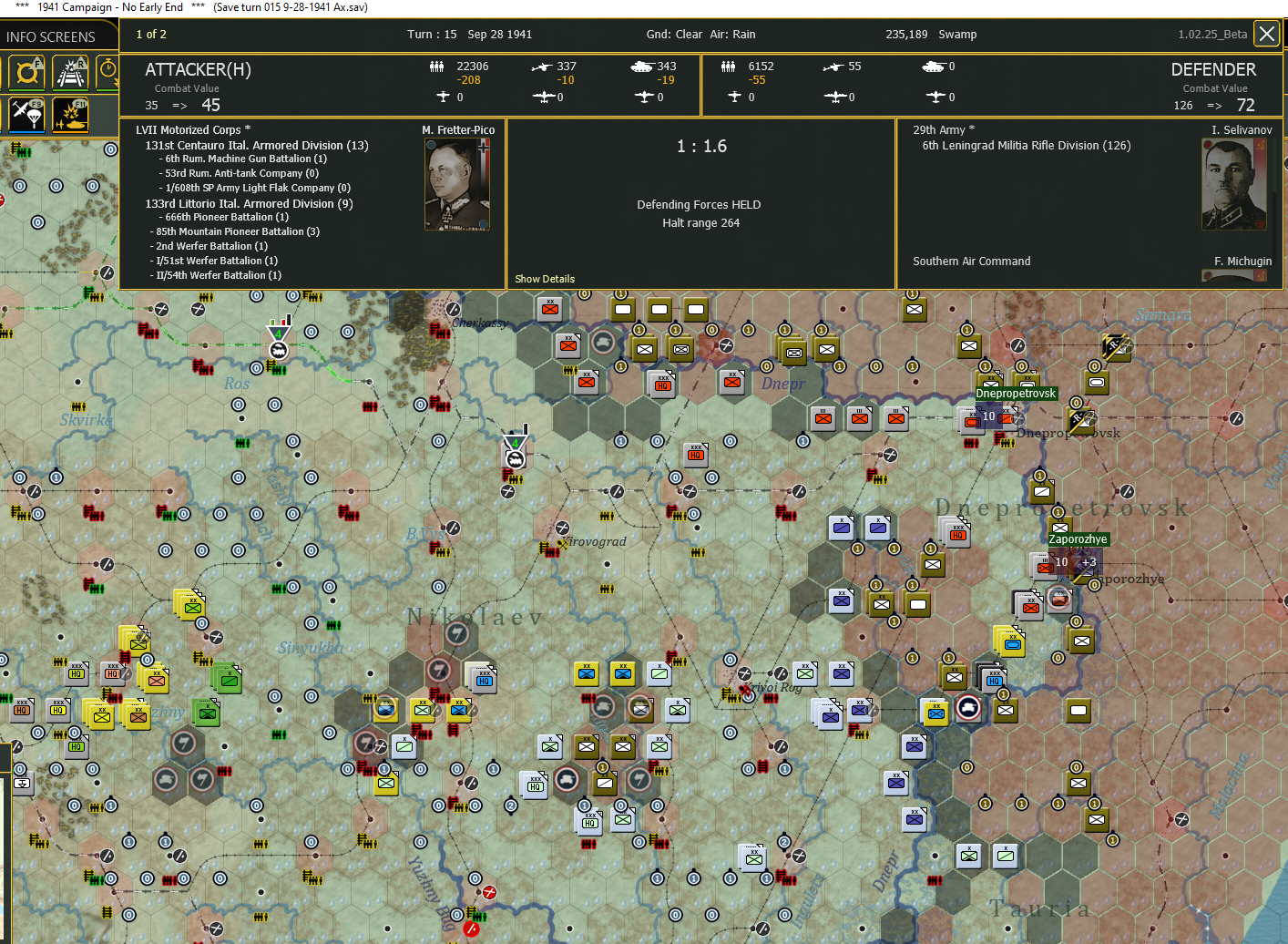Click a yellow HQ counter on the map

click(x=76, y=674)
